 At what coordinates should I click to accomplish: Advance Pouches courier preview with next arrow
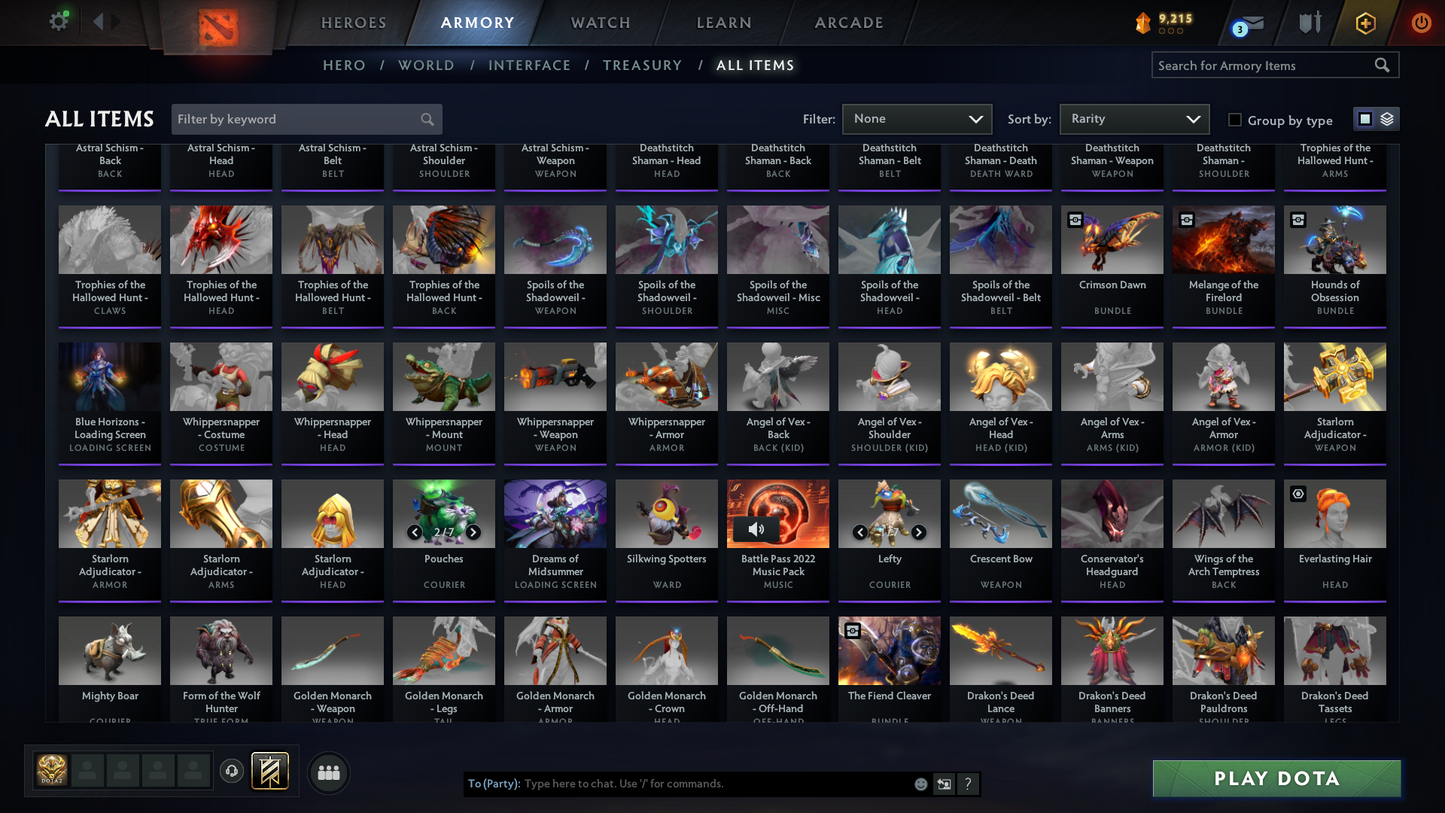point(474,532)
